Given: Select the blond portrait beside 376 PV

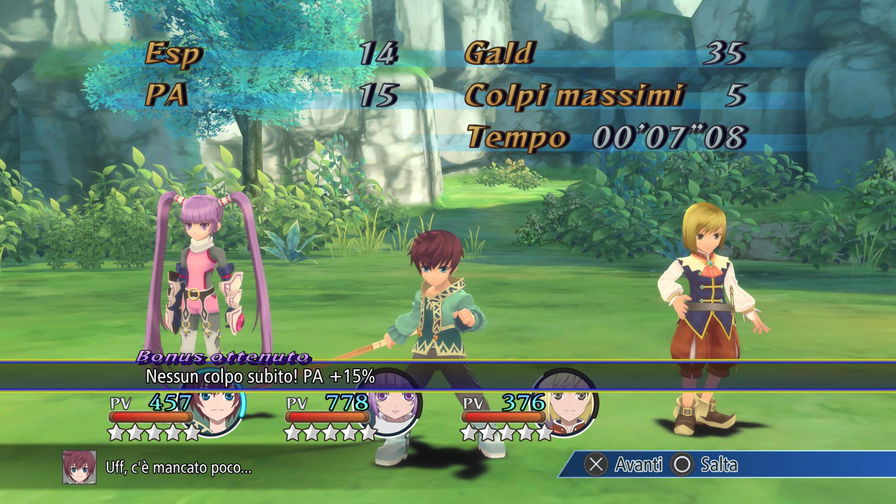Looking at the screenshot, I should [569, 404].
